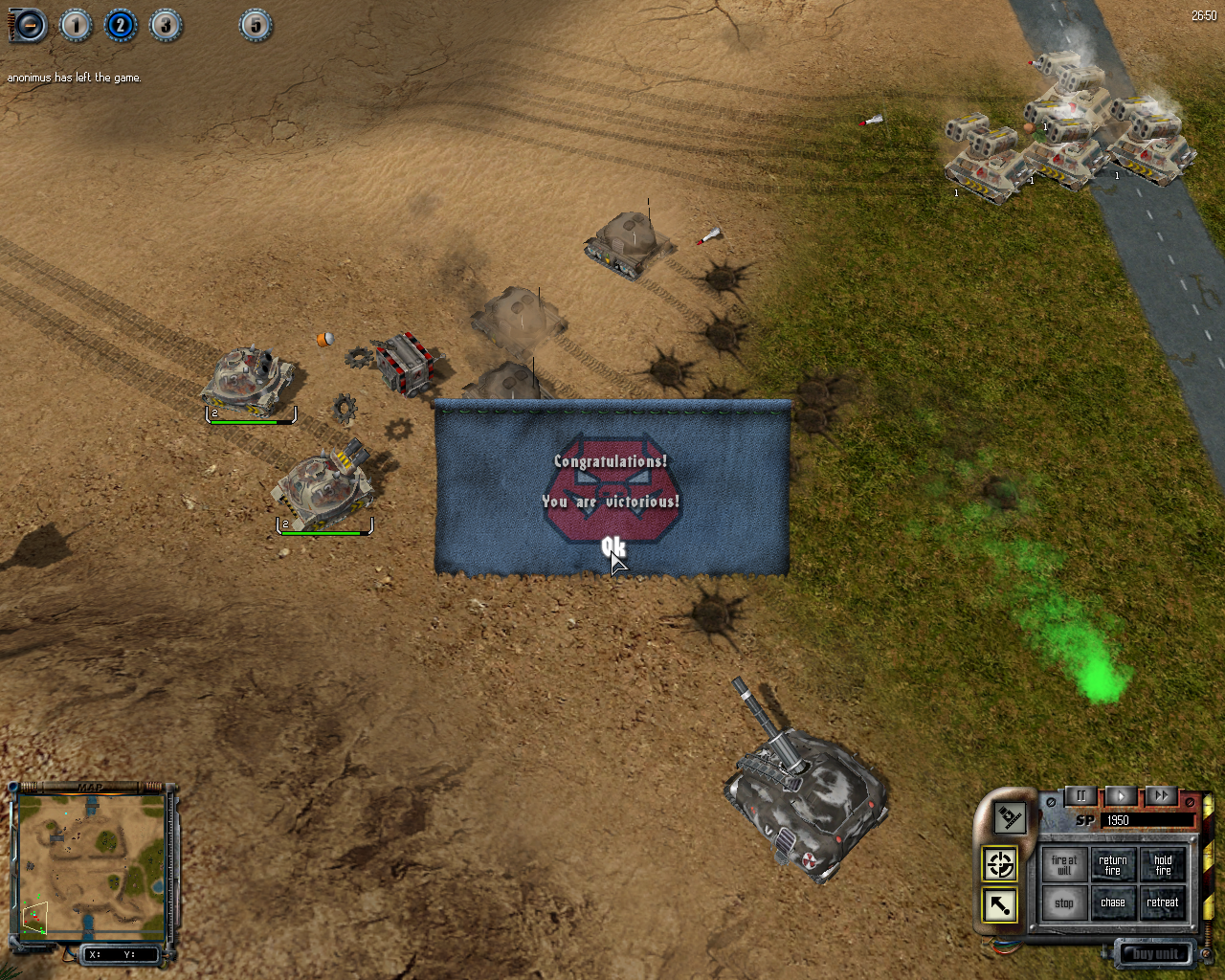The image size is (1225, 980).
Task: Pause the game speed
Action: 1081,796
